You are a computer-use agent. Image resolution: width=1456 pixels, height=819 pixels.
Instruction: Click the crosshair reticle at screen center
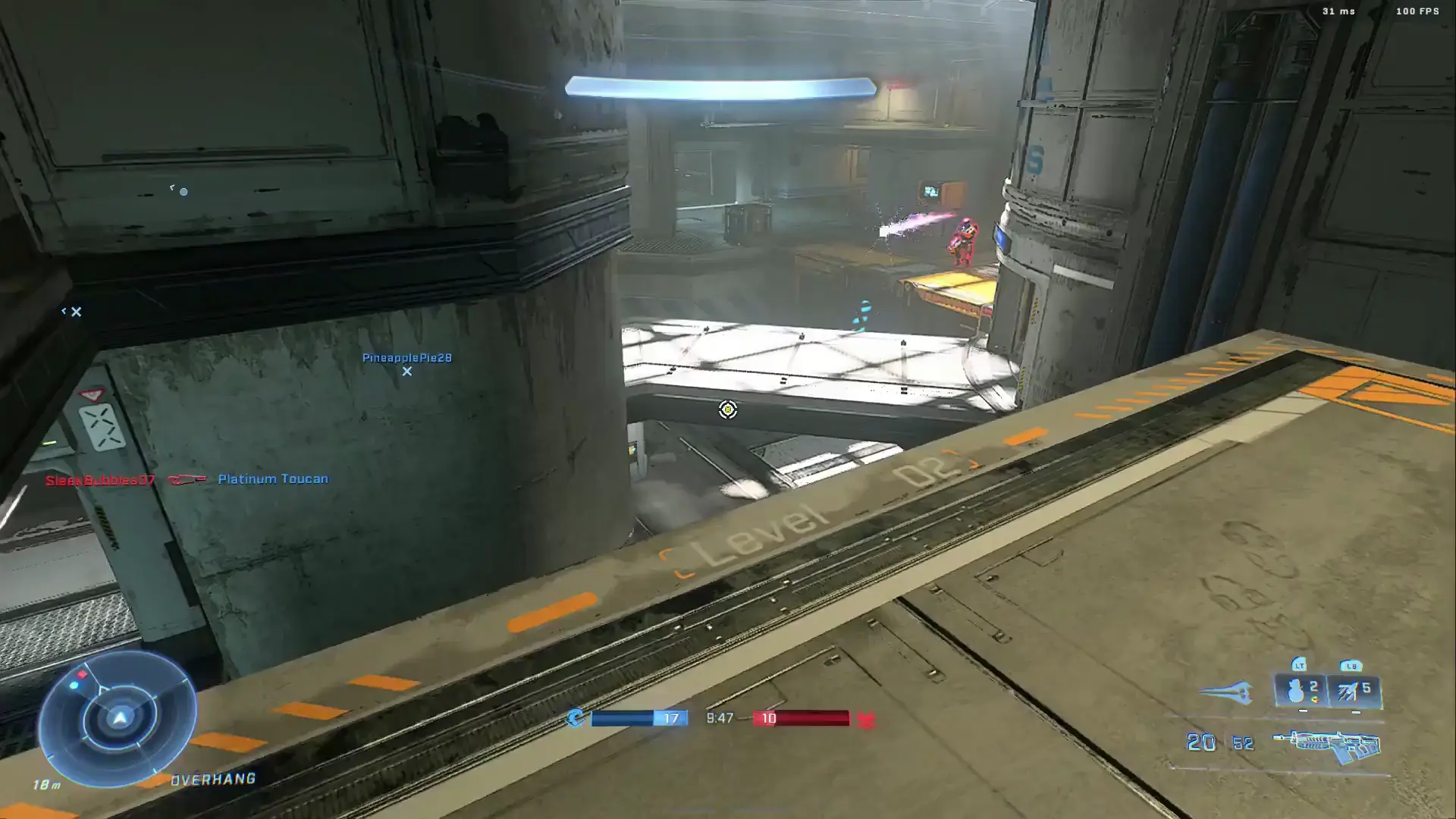(727, 410)
